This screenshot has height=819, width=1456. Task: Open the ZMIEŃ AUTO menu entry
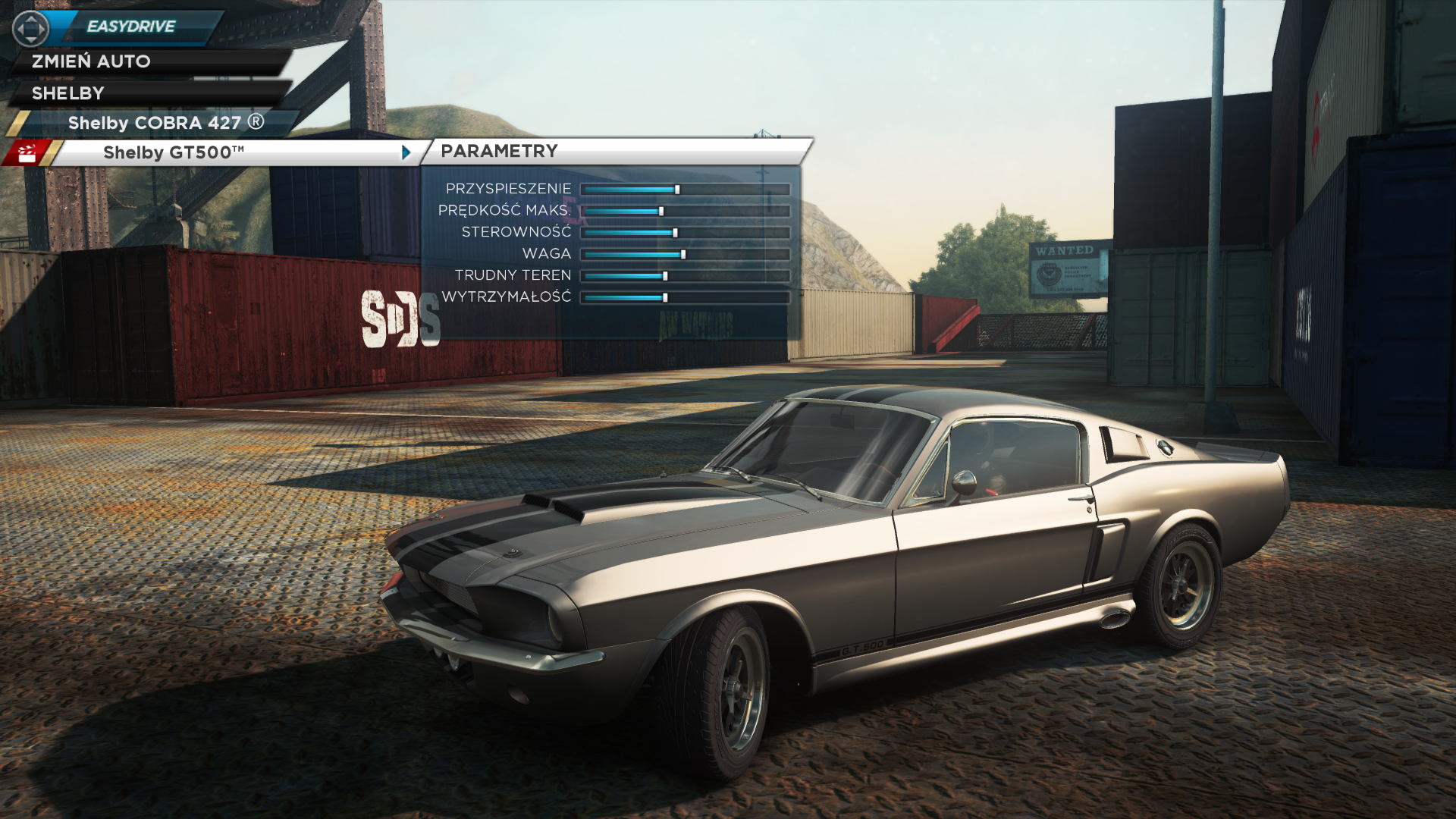tap(91, 61)
